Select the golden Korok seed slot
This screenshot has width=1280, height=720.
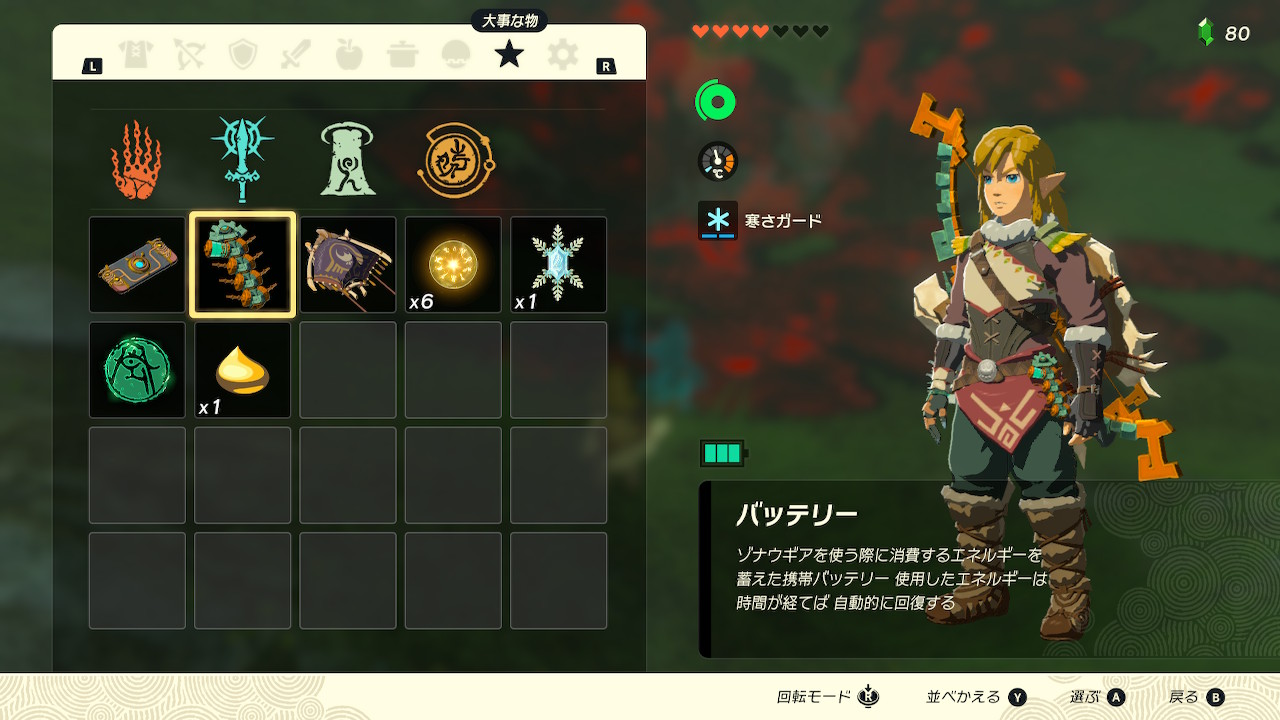click(242, 370)
